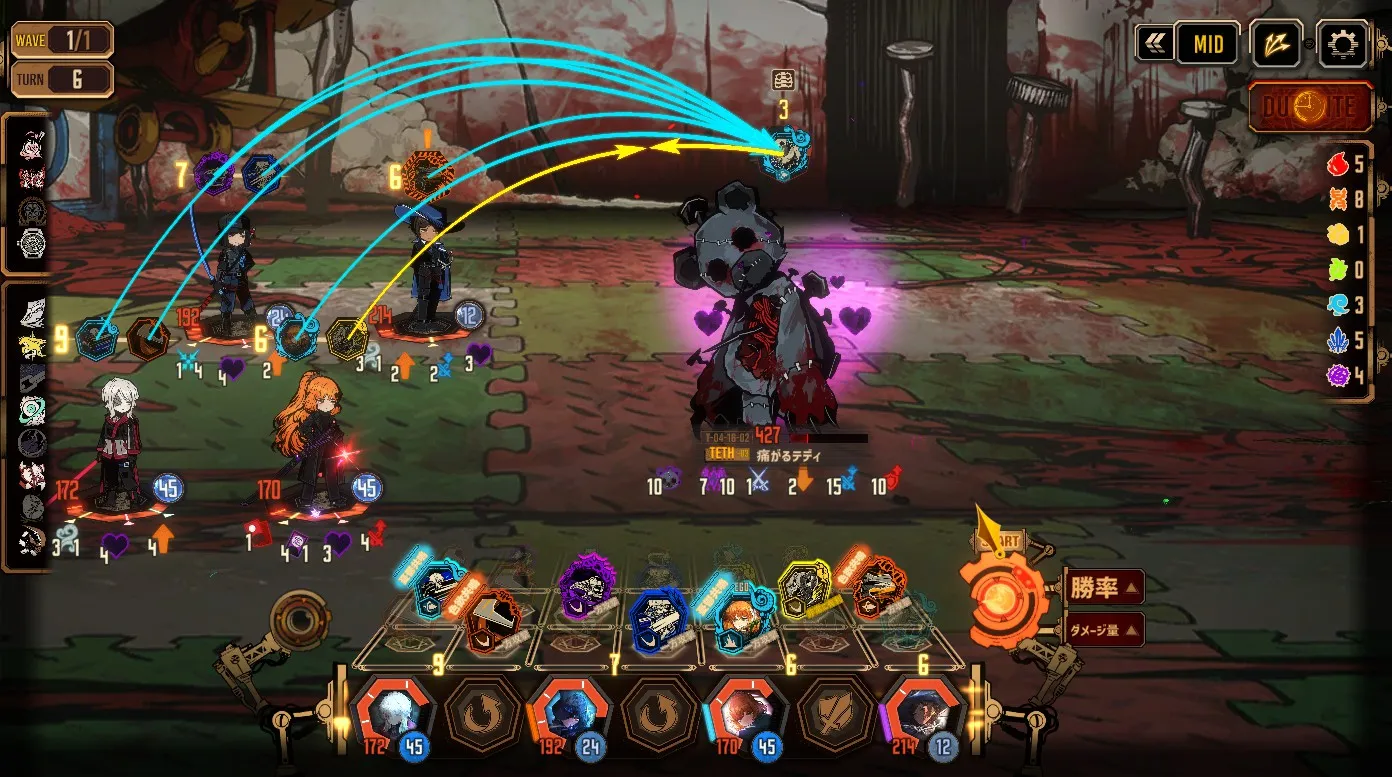Select the purple envy resource icon
The width and height of the screenshot is (1392, 777).
[1337, 377]
